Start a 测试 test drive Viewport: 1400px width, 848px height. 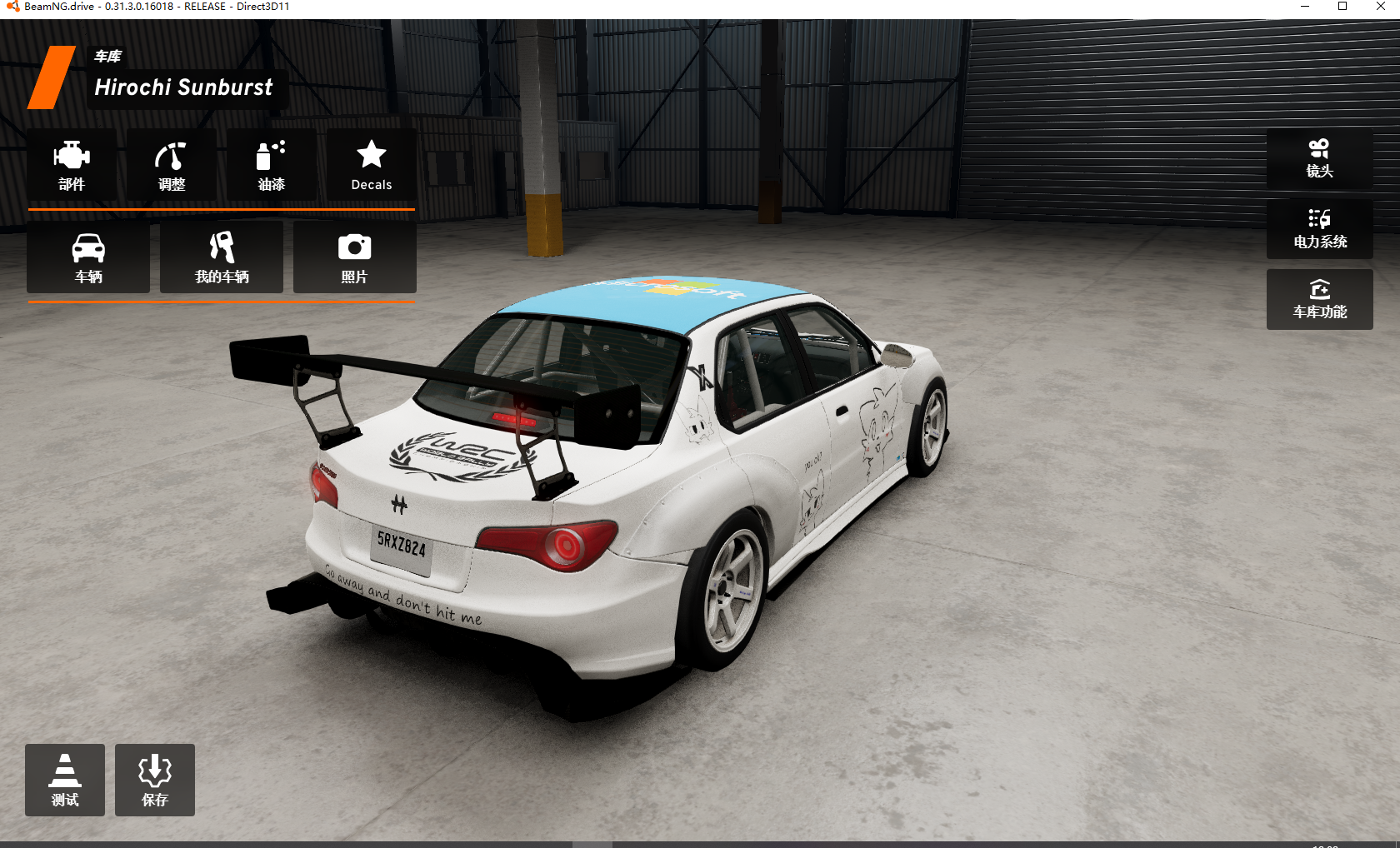click(x=64, y=780)
